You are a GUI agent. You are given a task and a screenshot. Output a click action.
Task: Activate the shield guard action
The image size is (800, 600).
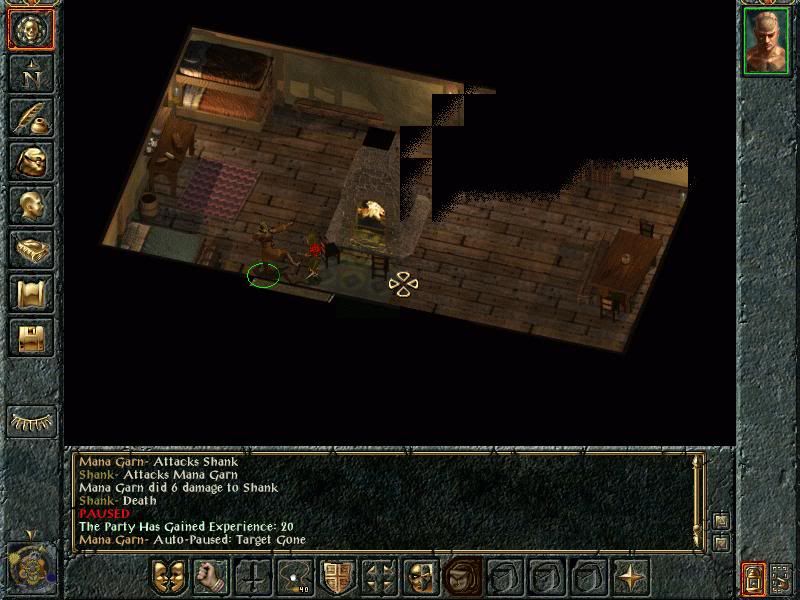click(338, 577)
